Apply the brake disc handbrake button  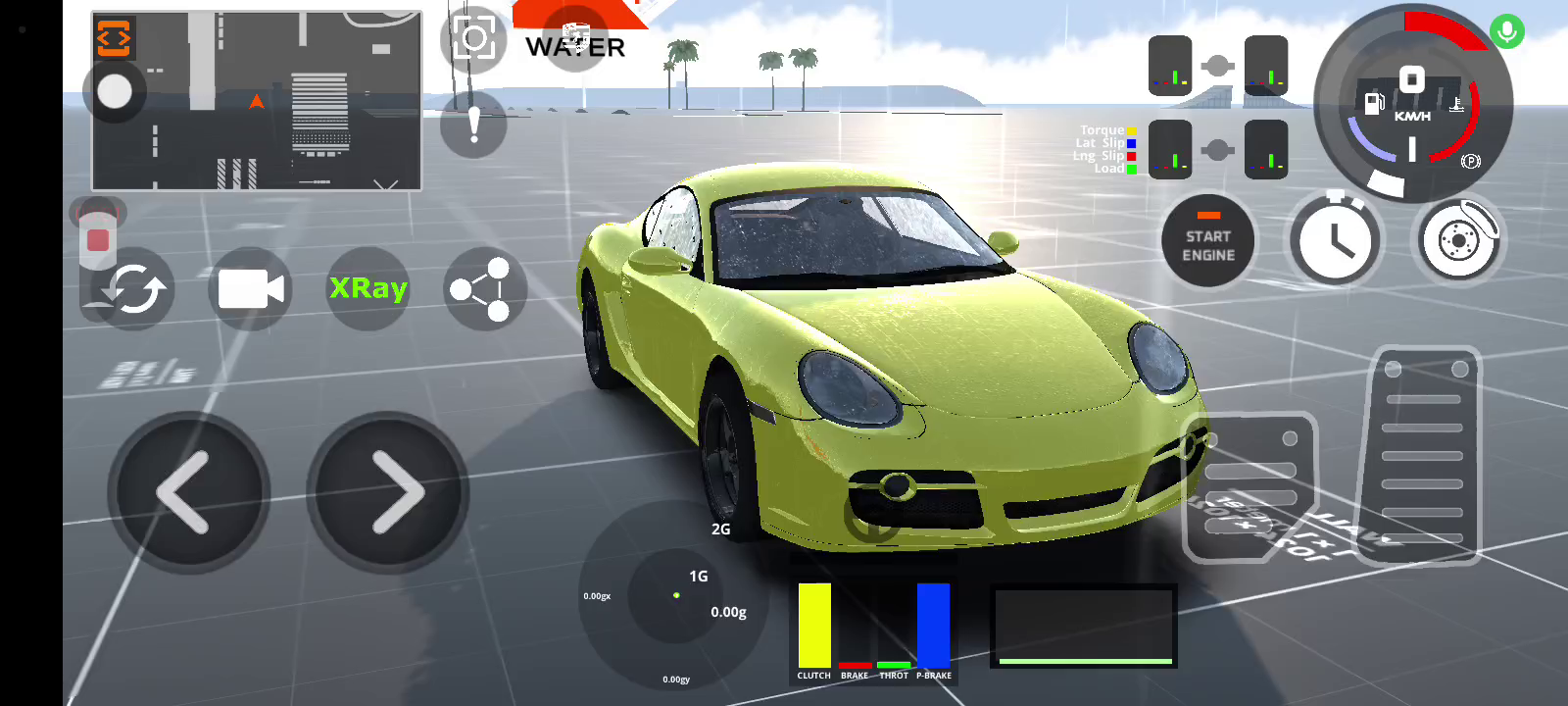1458,240
